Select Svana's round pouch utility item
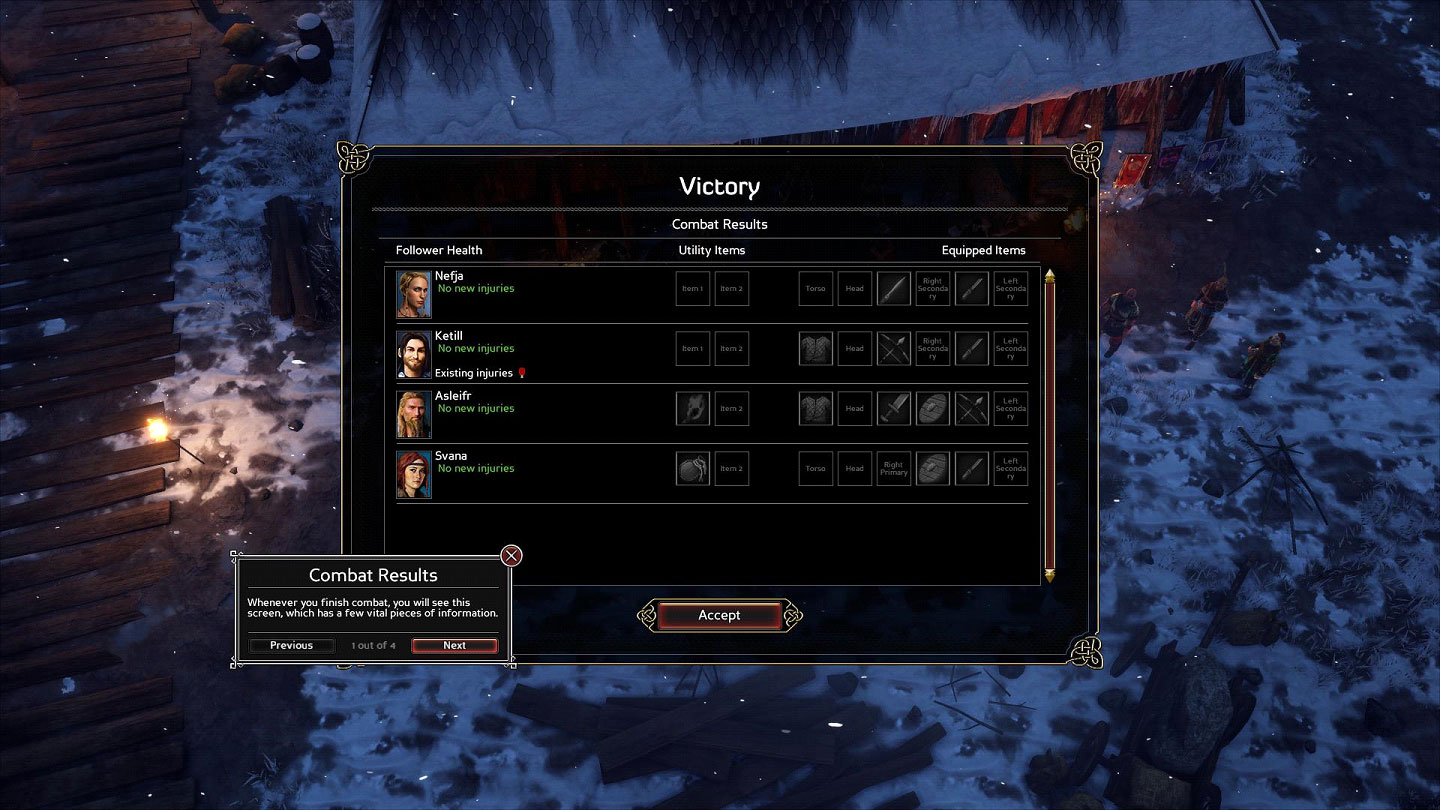This screenshot has height=810, width=1440. point(692,468)
